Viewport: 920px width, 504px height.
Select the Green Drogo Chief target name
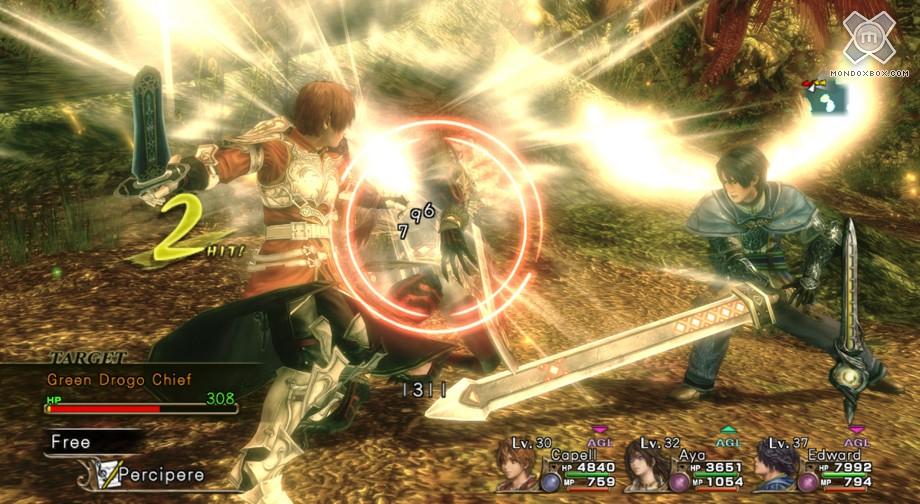(118, 379)
